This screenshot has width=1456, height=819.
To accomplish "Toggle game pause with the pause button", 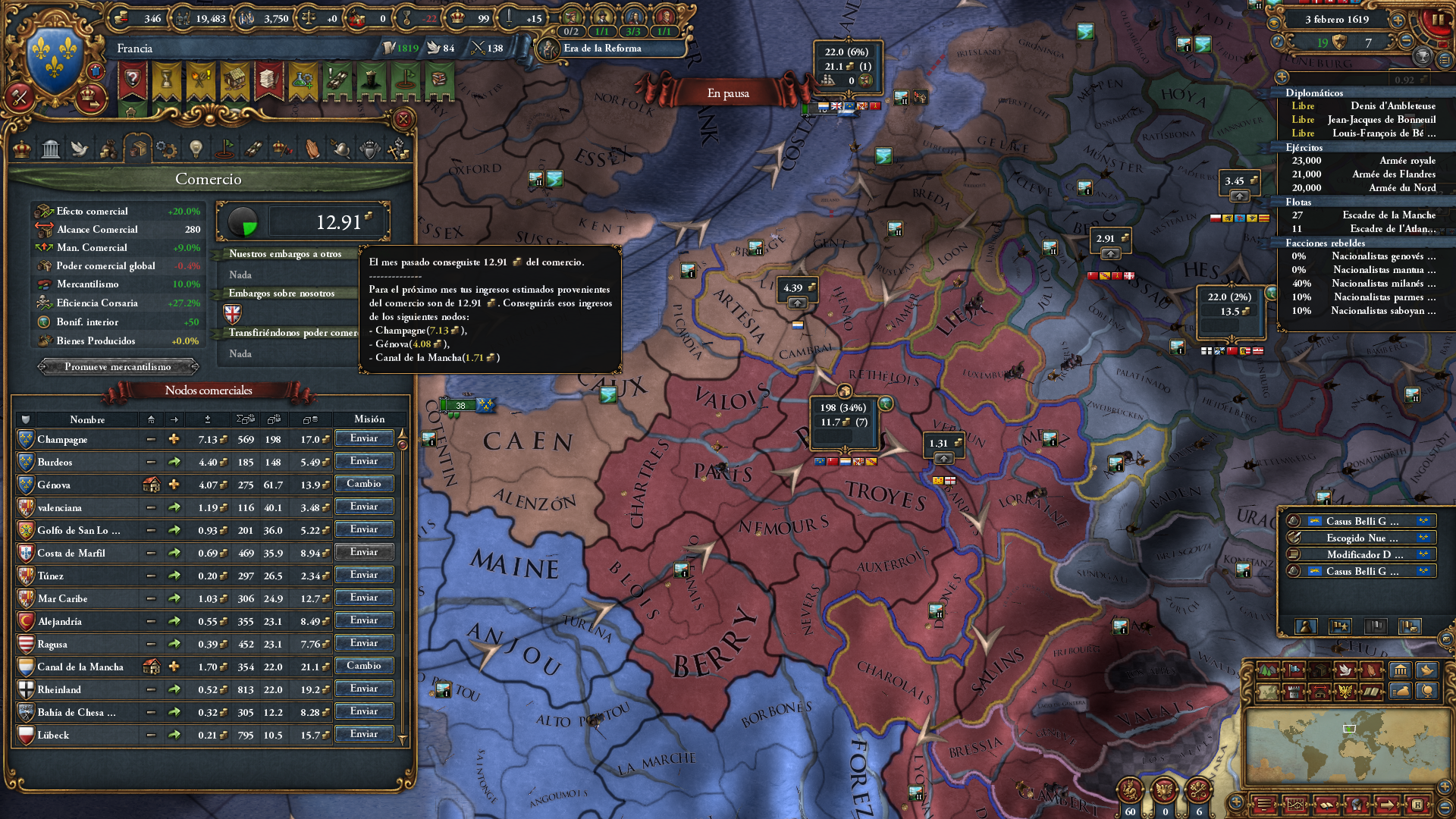I will pos(1438,19).
